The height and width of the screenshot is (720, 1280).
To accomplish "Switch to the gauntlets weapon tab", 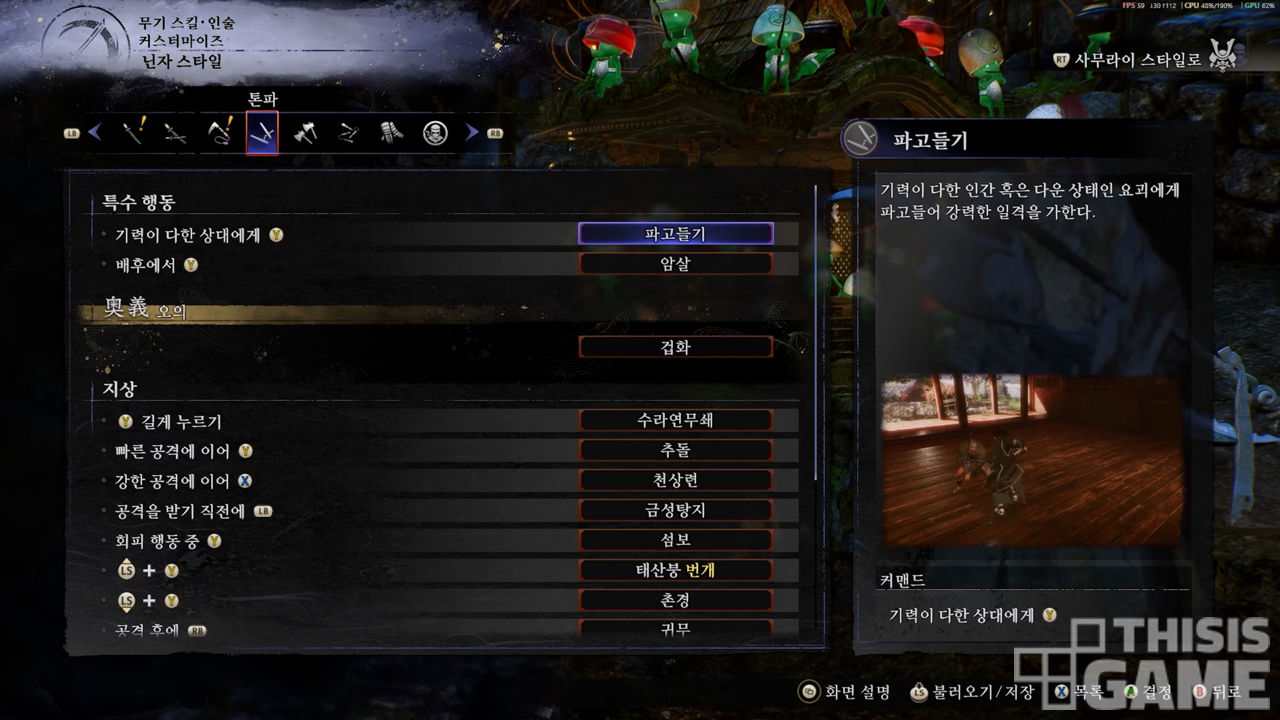I will tap(391, 132).
